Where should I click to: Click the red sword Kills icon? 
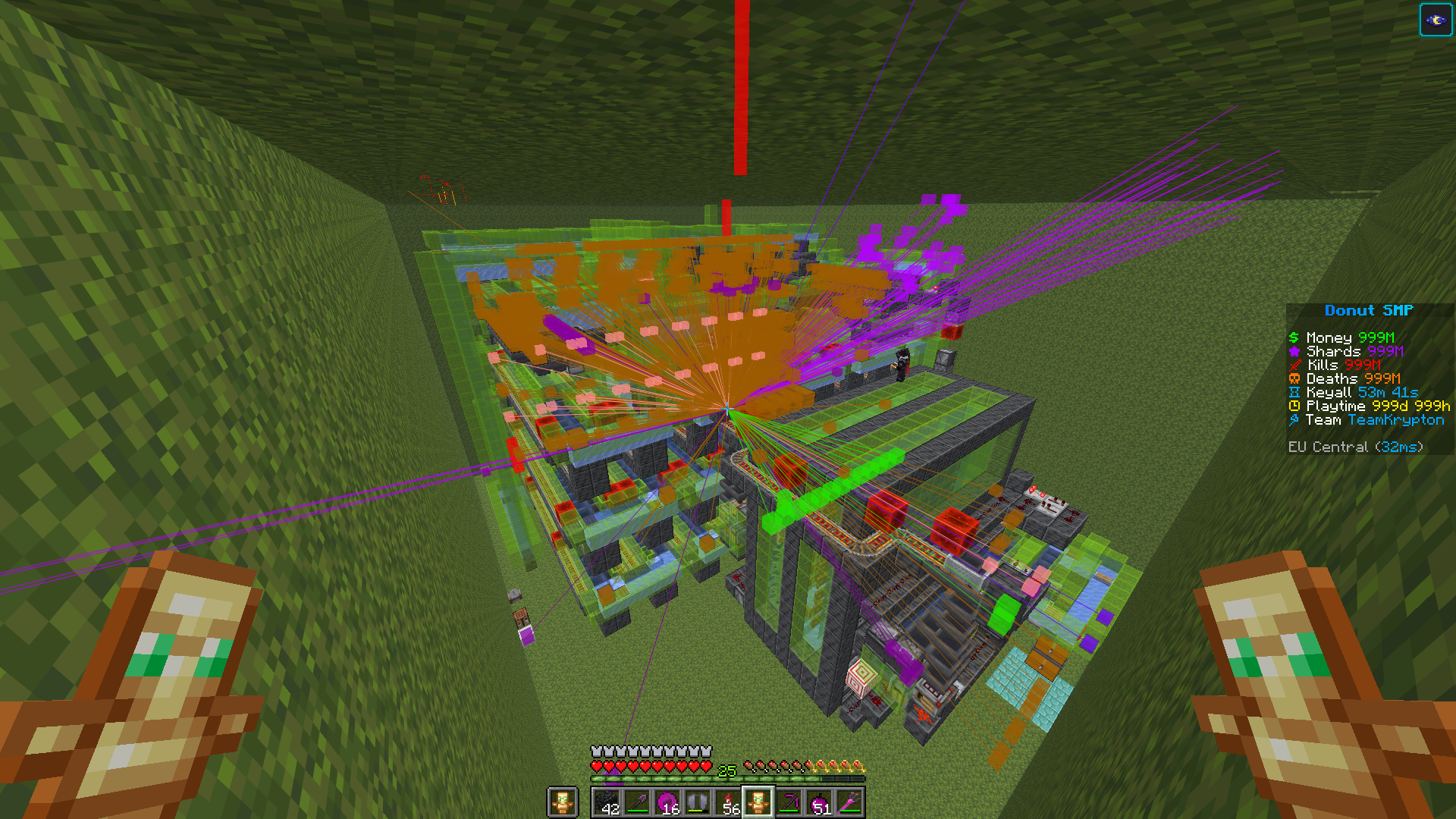1294,365
